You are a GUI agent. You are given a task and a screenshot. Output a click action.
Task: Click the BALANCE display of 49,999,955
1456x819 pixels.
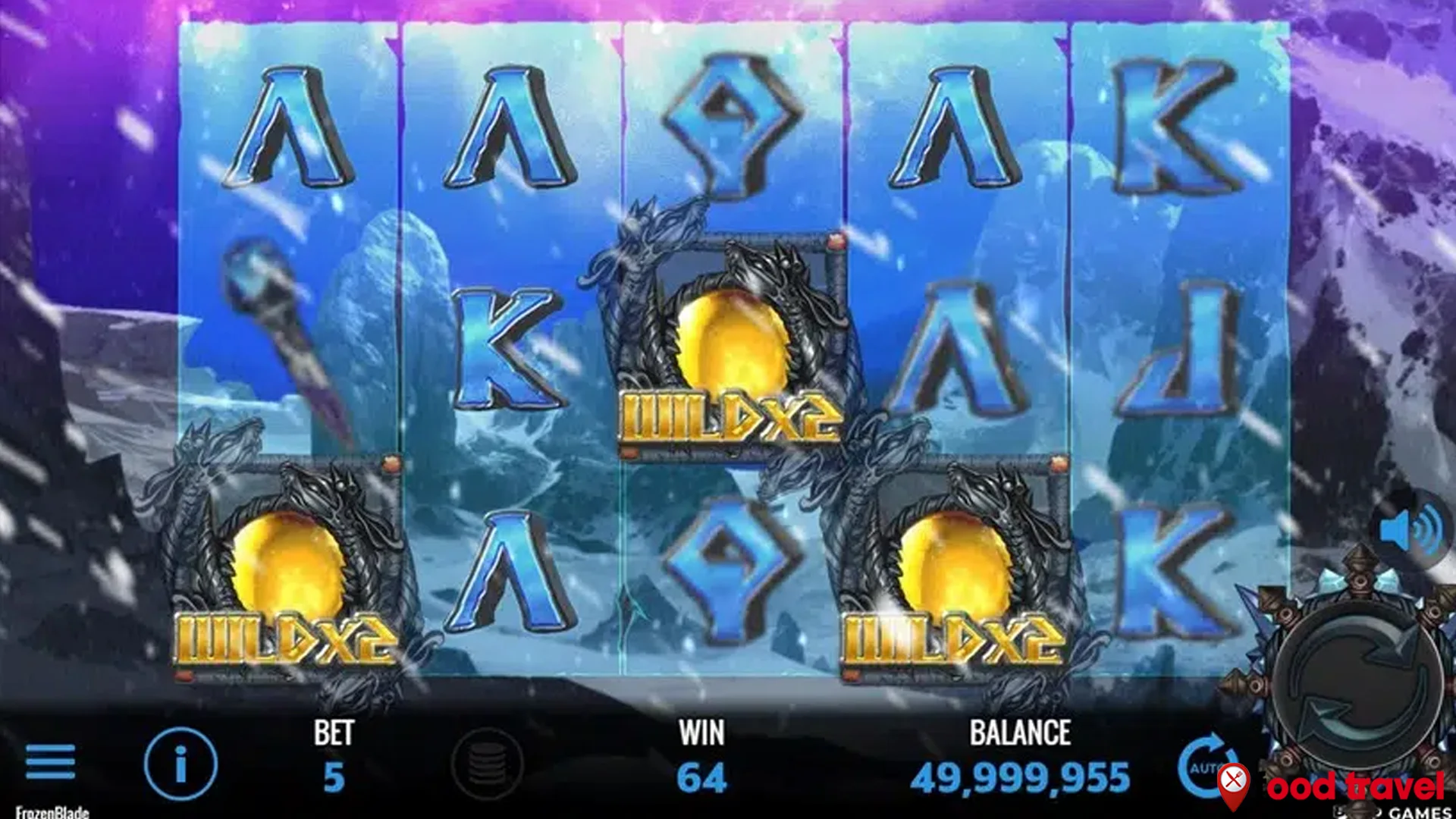pos(1020,775)
